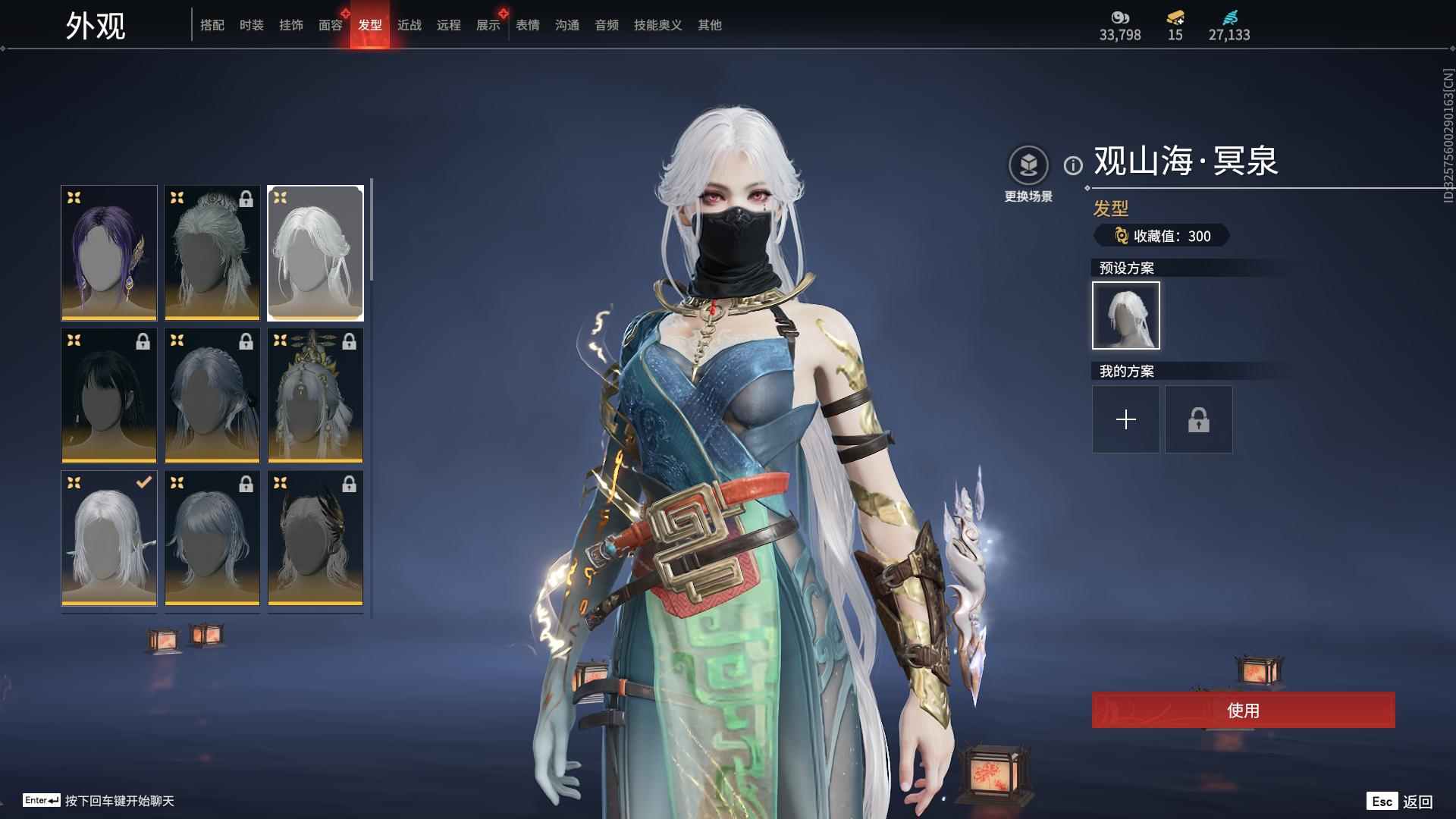Select the equipped white hairstyle with checkmark
The image size is (1456, 819).
point(109,538)
